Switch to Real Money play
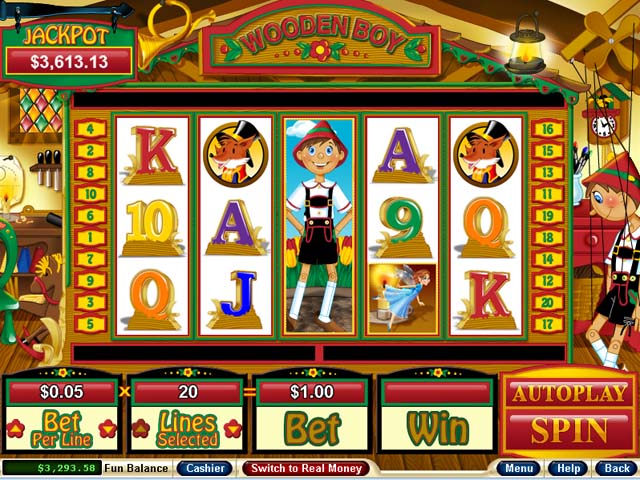 pos(305,468)
